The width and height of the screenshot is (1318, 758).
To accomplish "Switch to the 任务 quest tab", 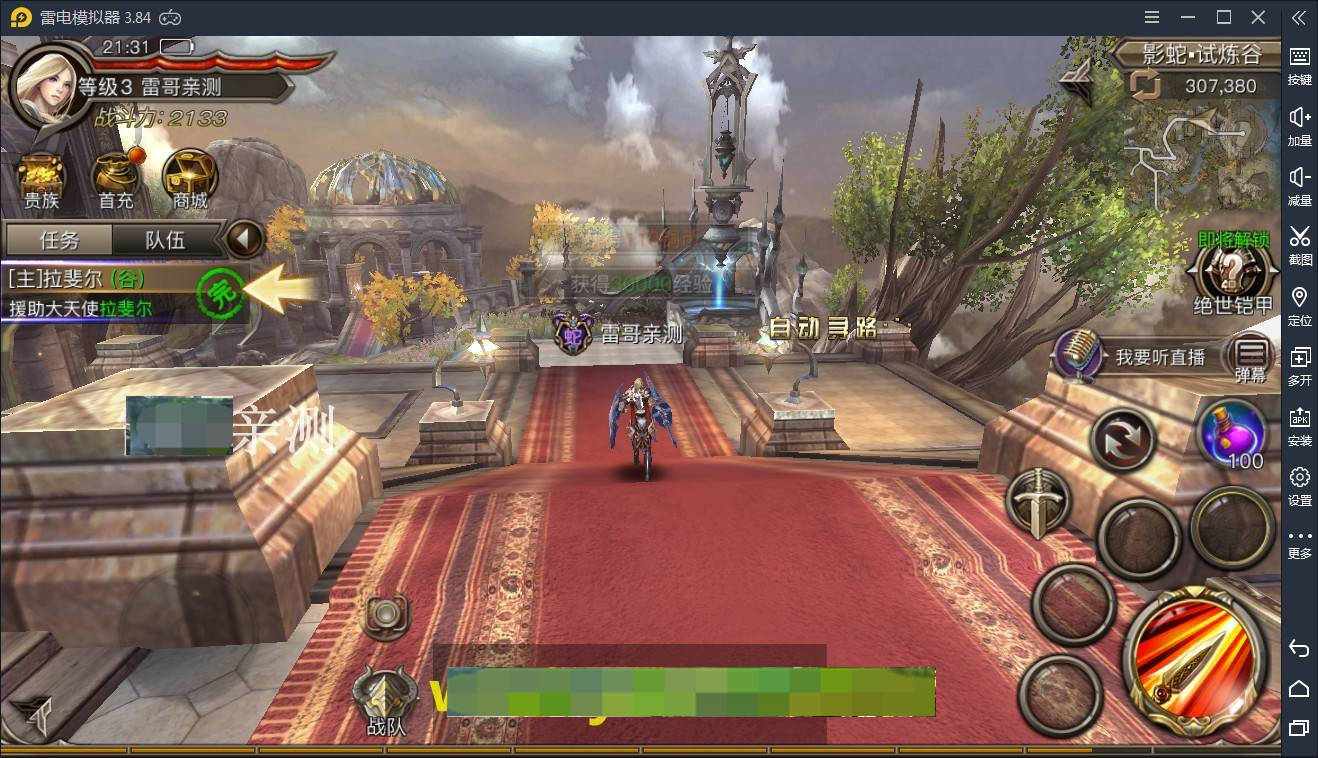I will coord(59,240).
